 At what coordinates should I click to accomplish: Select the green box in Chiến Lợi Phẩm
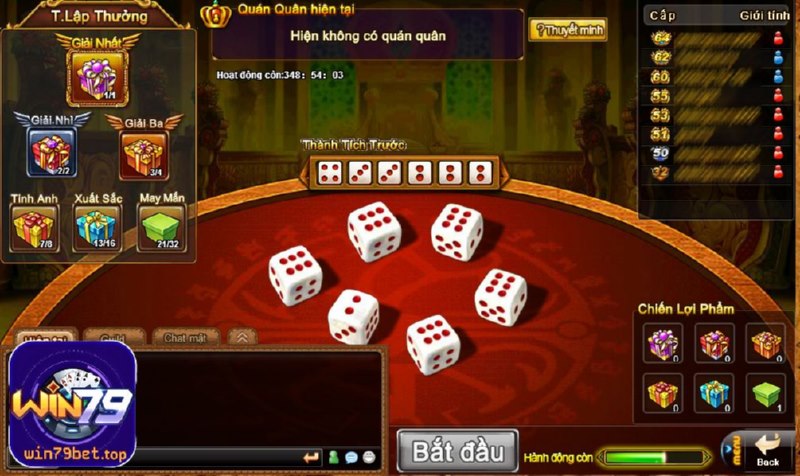[x=768, y=393]
